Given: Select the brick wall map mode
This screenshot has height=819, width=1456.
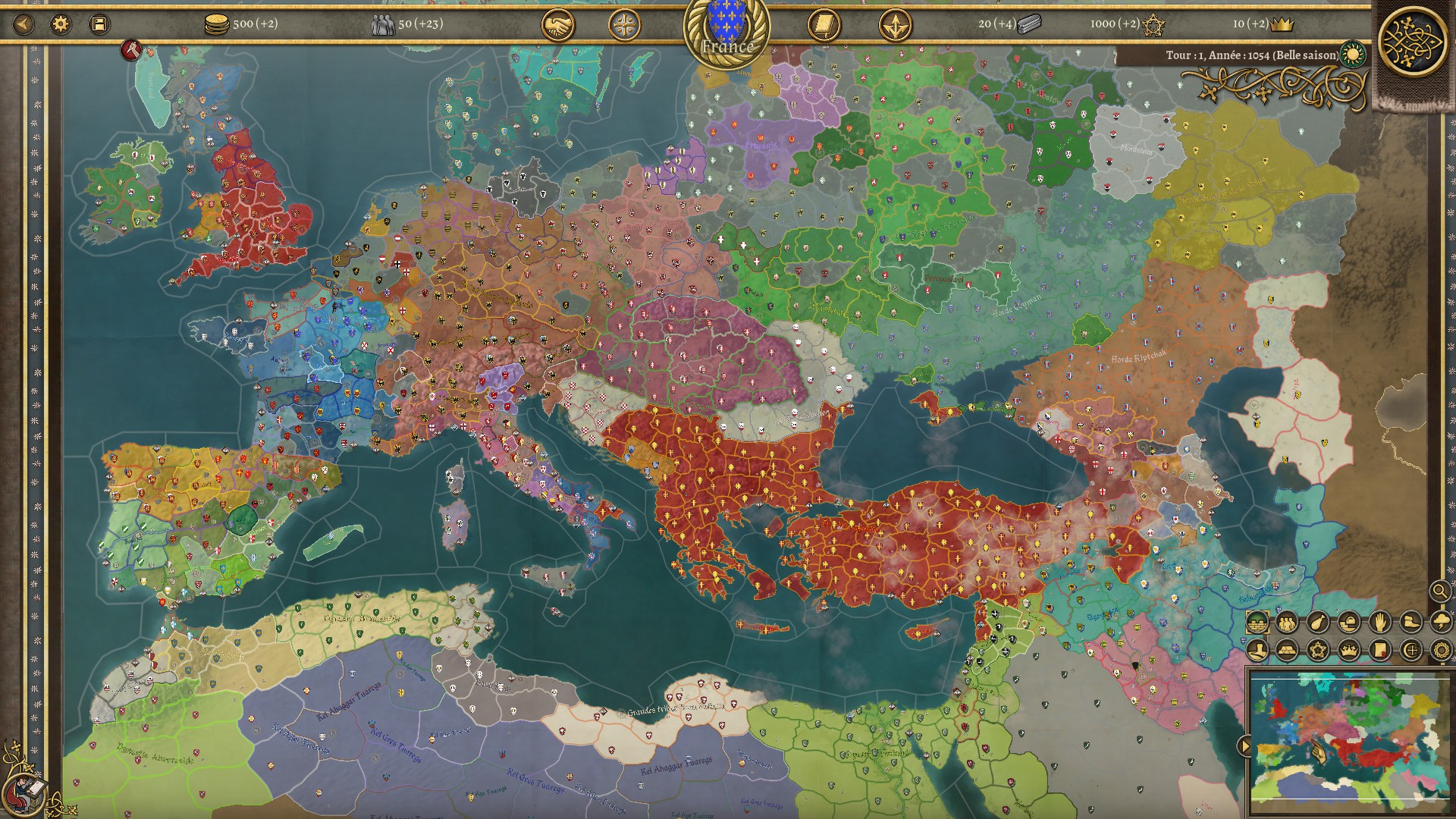Looking at the screenshot, I should point(1257,623).
